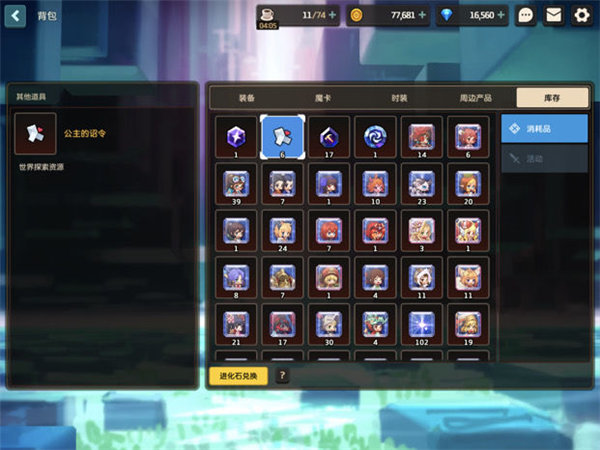This screenshot has height=450, width=600.
Task: Select the highlighted 公主的诏令 scroll slot
Action: [x=281, y=137]
